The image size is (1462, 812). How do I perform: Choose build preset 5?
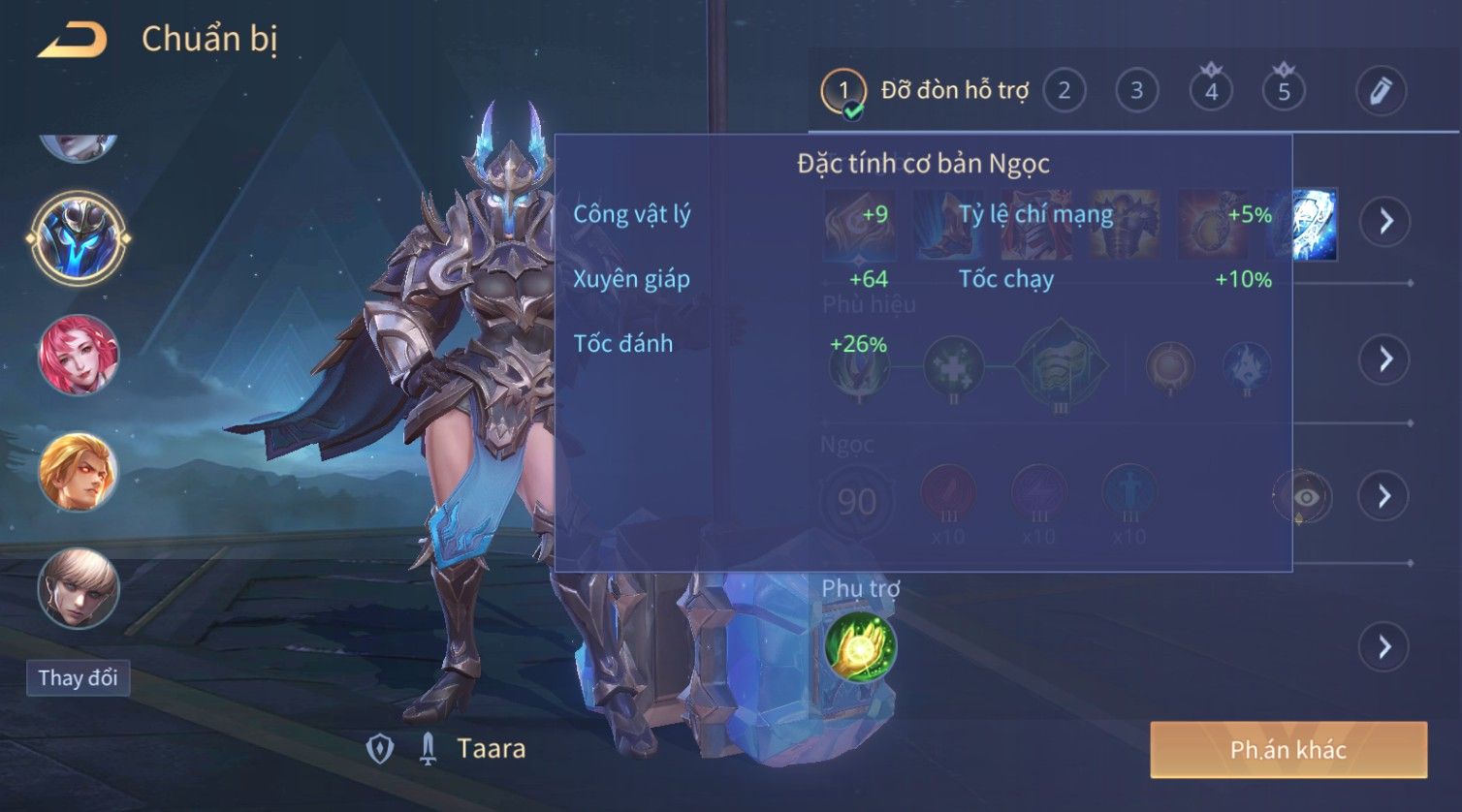(x=1284, y=91)
